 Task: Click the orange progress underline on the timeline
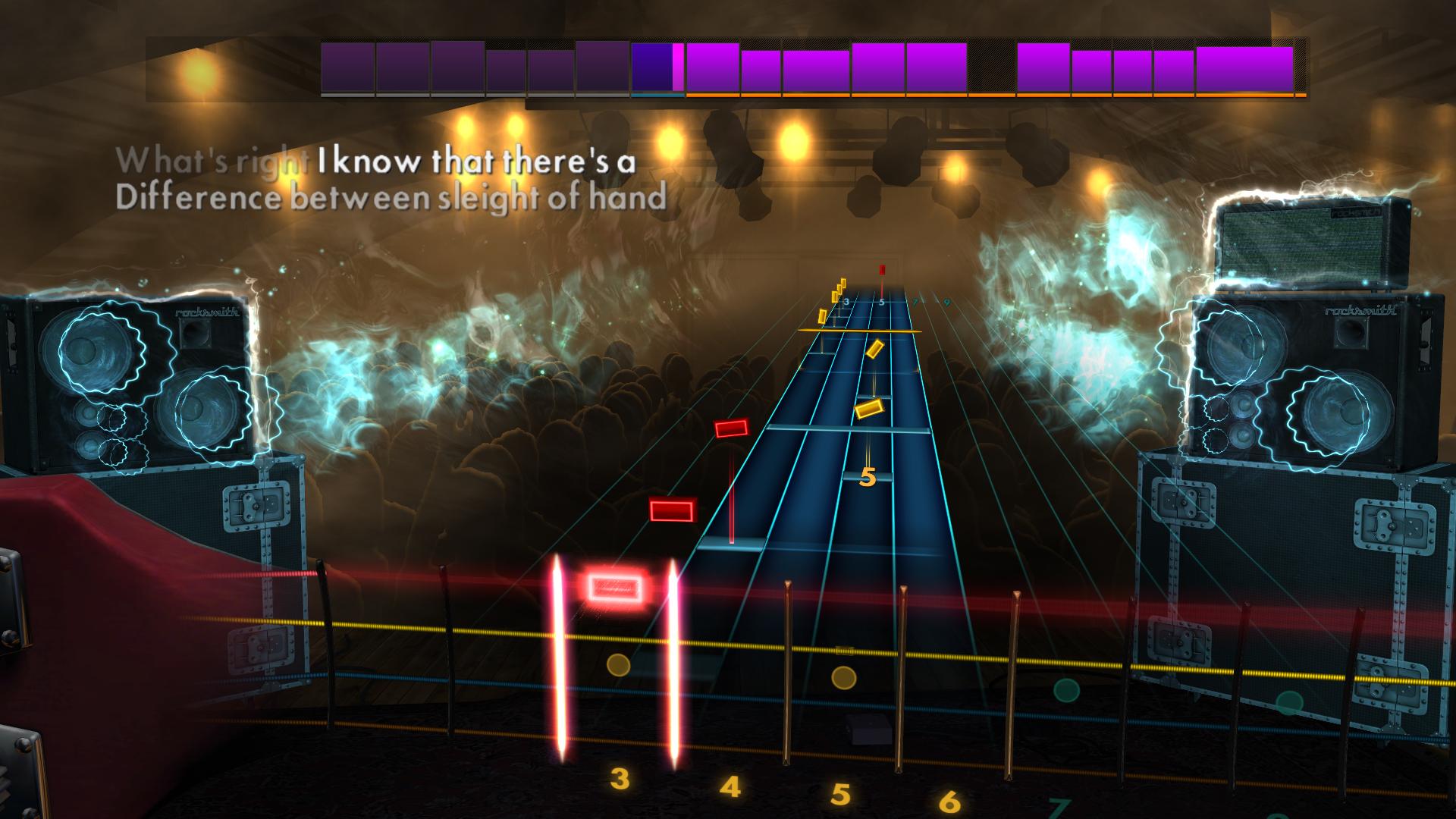pyautogui.click(x=986, y=96)
